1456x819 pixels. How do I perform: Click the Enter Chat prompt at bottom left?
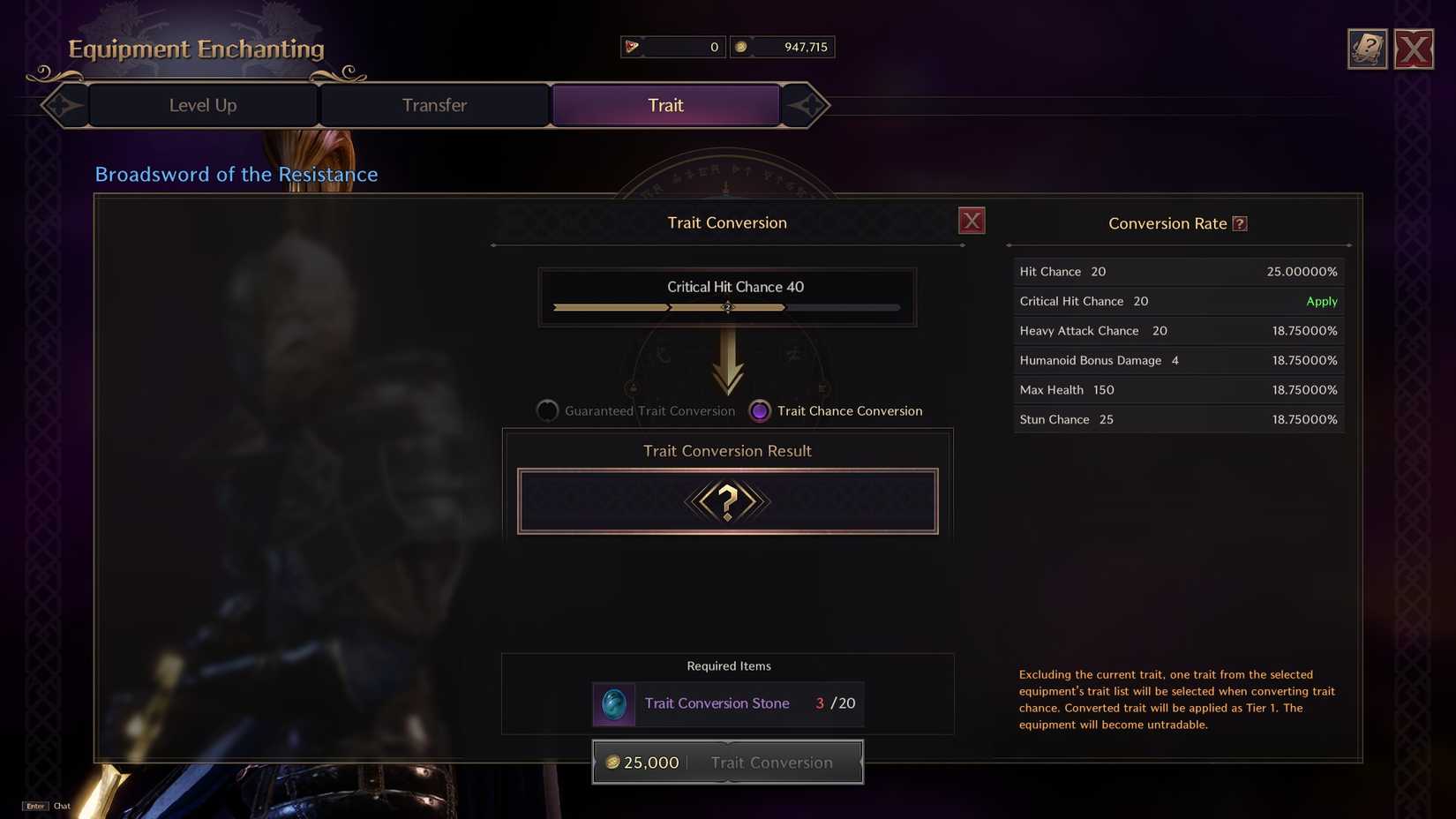tap(46, 806)
